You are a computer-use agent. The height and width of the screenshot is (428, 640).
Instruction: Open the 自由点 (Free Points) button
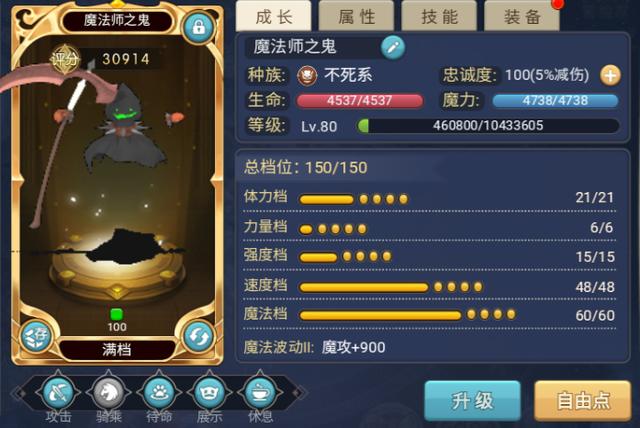pyautogui.click(x=583, y=400)
